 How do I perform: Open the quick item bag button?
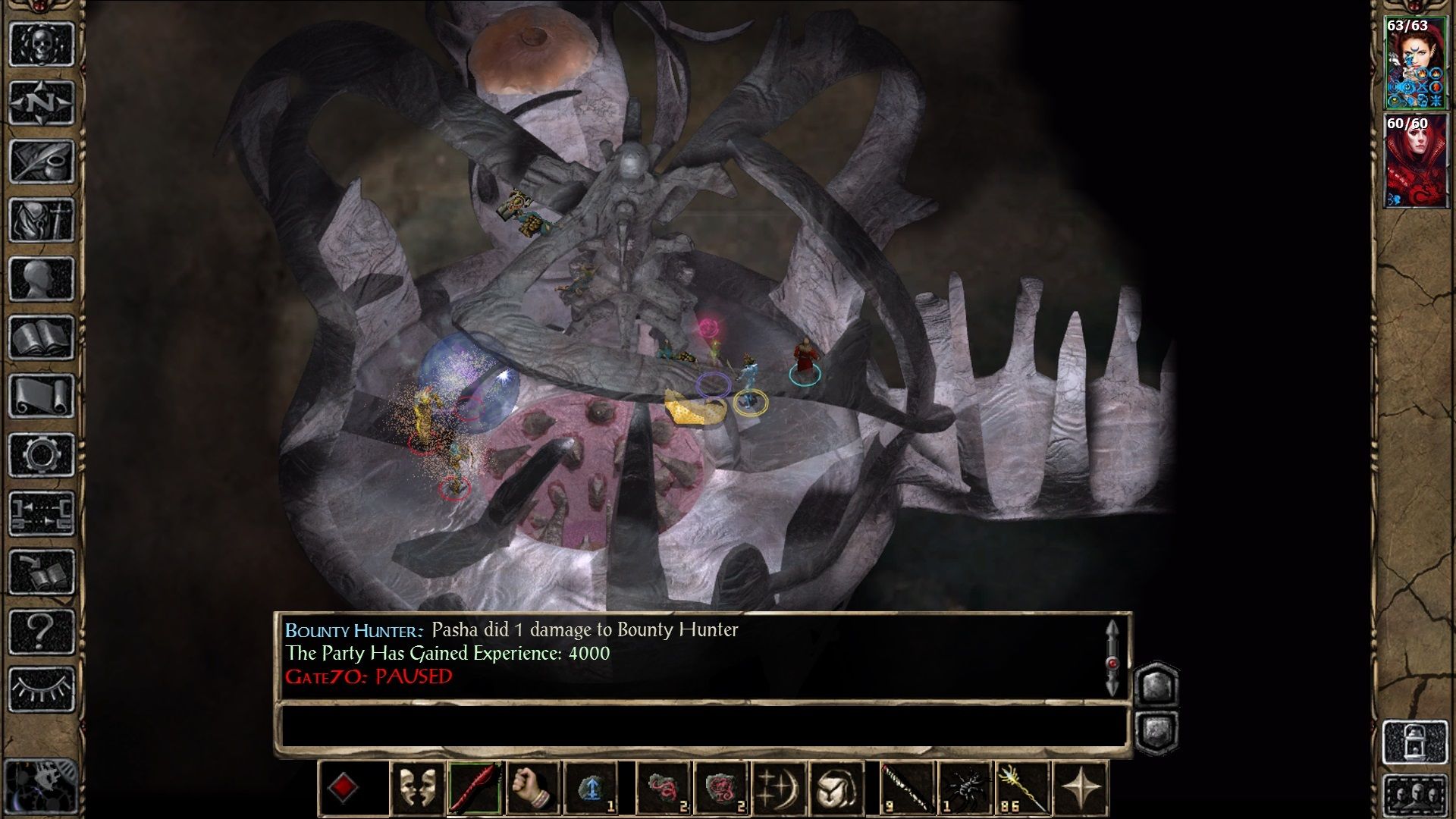(x=836, y=789)
